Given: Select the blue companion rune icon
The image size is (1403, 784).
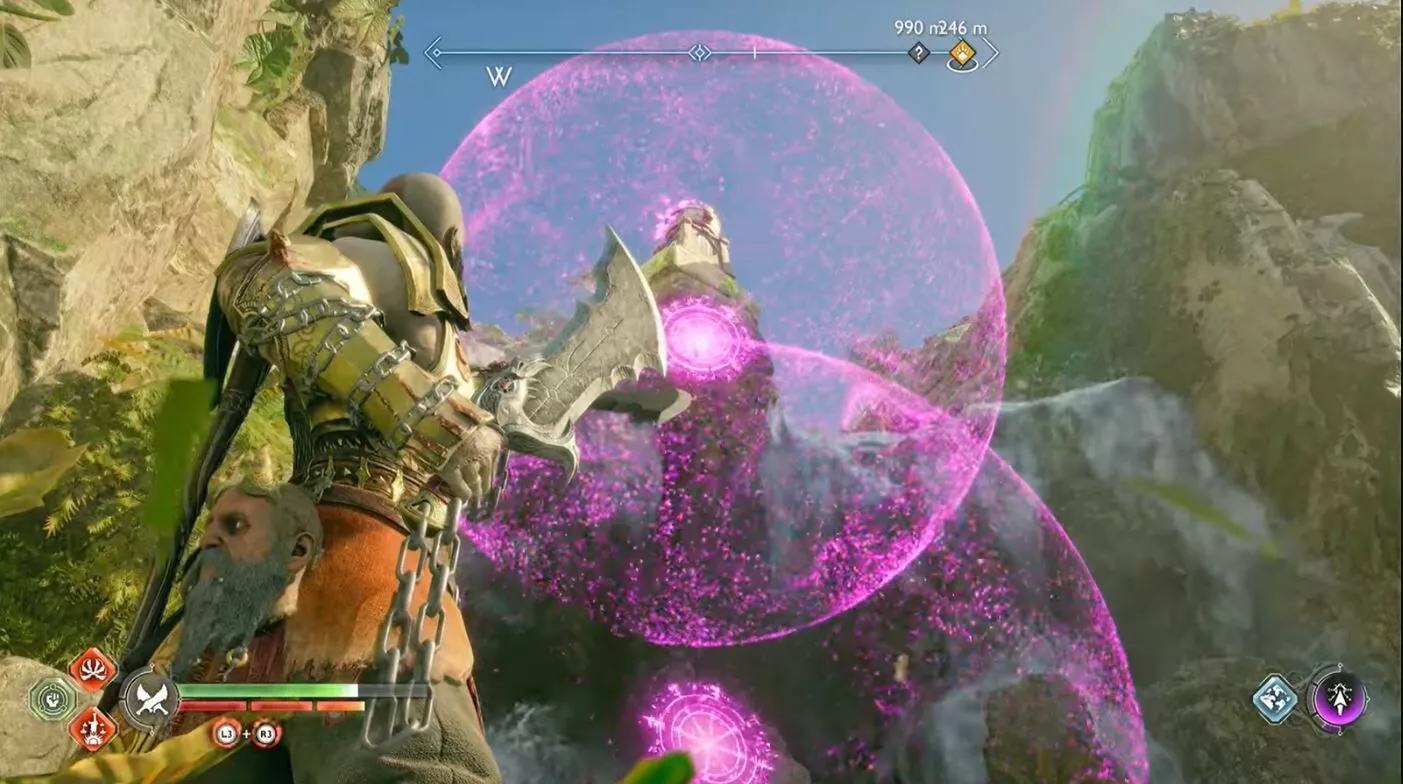Looking at the screenshot, I should pyautogui.click(x=1274, y=698).
